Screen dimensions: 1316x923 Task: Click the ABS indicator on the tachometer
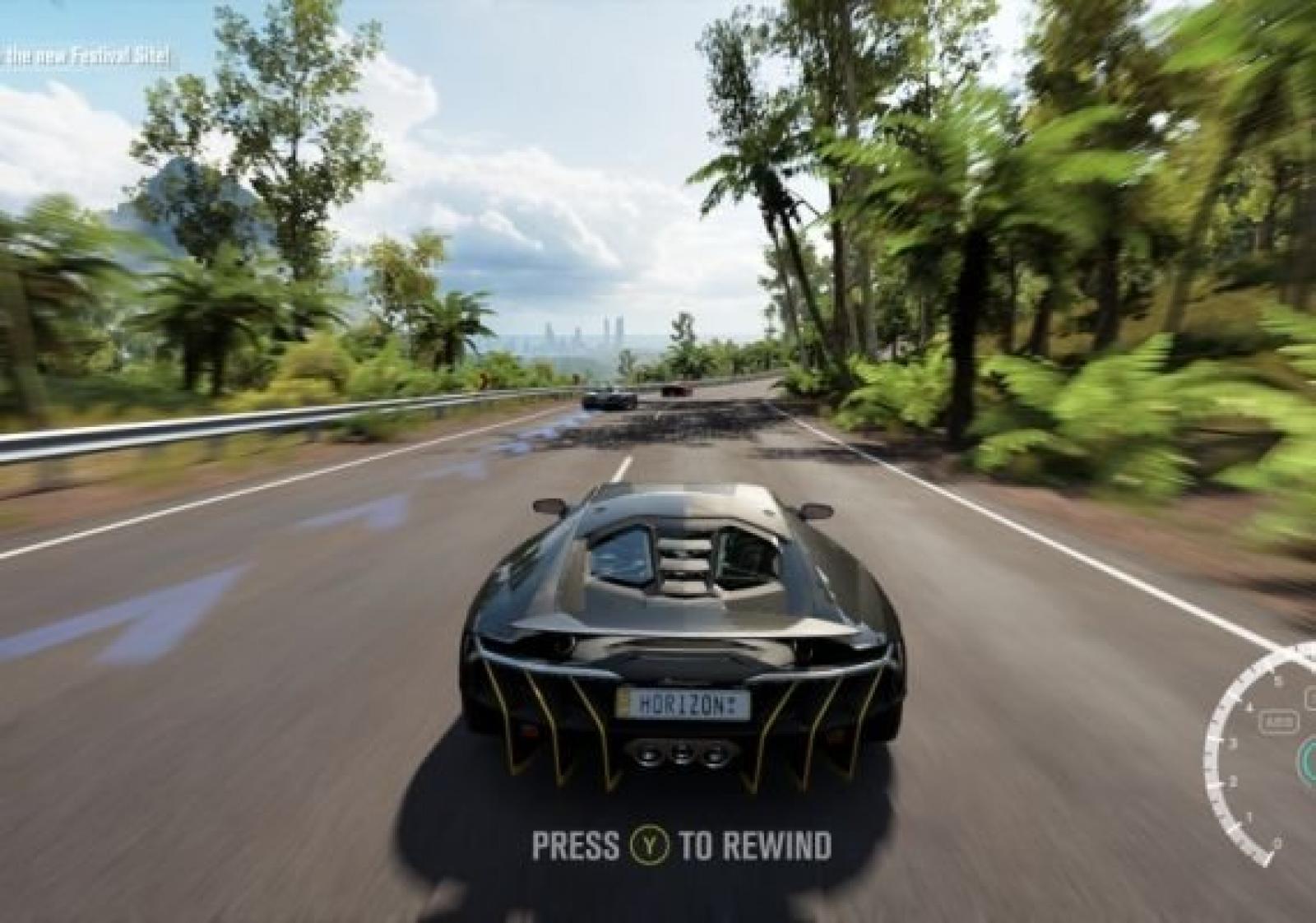click(x=1278, y=723)
